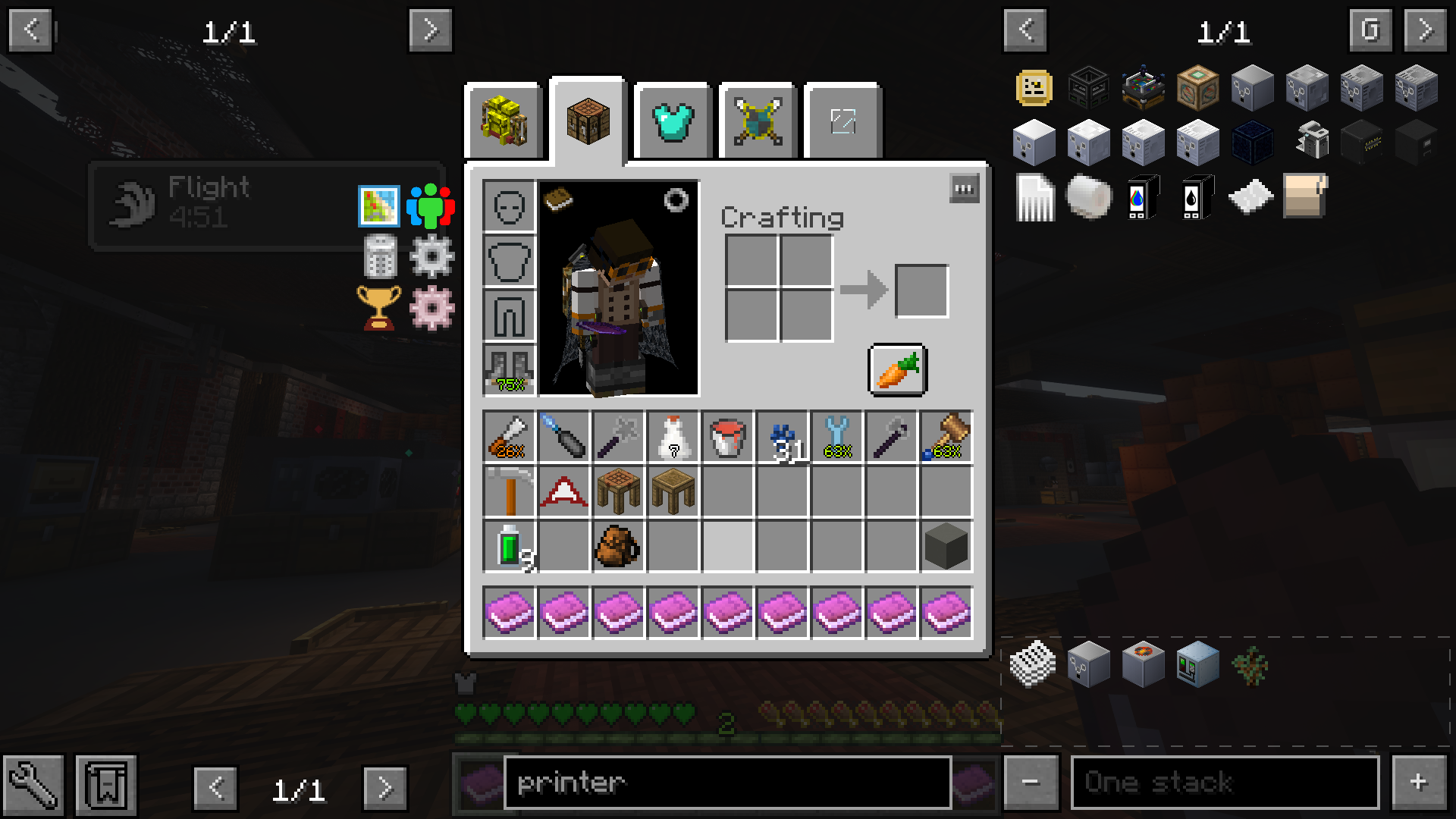This screenshot has width=1456, height=819.
Task: Choose the color ink cartridge item
Action: pos(1143,197)
